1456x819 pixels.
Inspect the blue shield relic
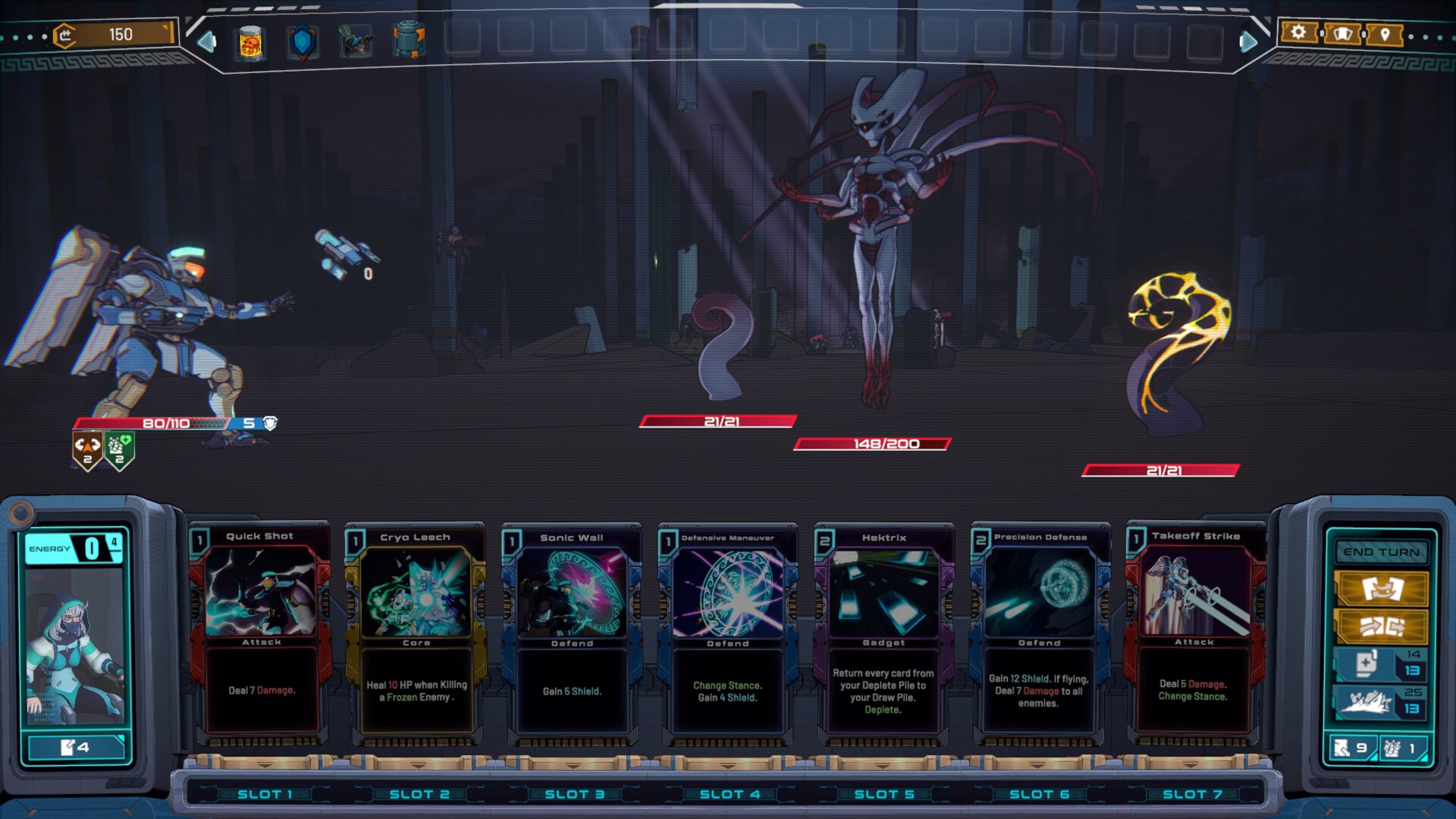click(x=303, y=42)
